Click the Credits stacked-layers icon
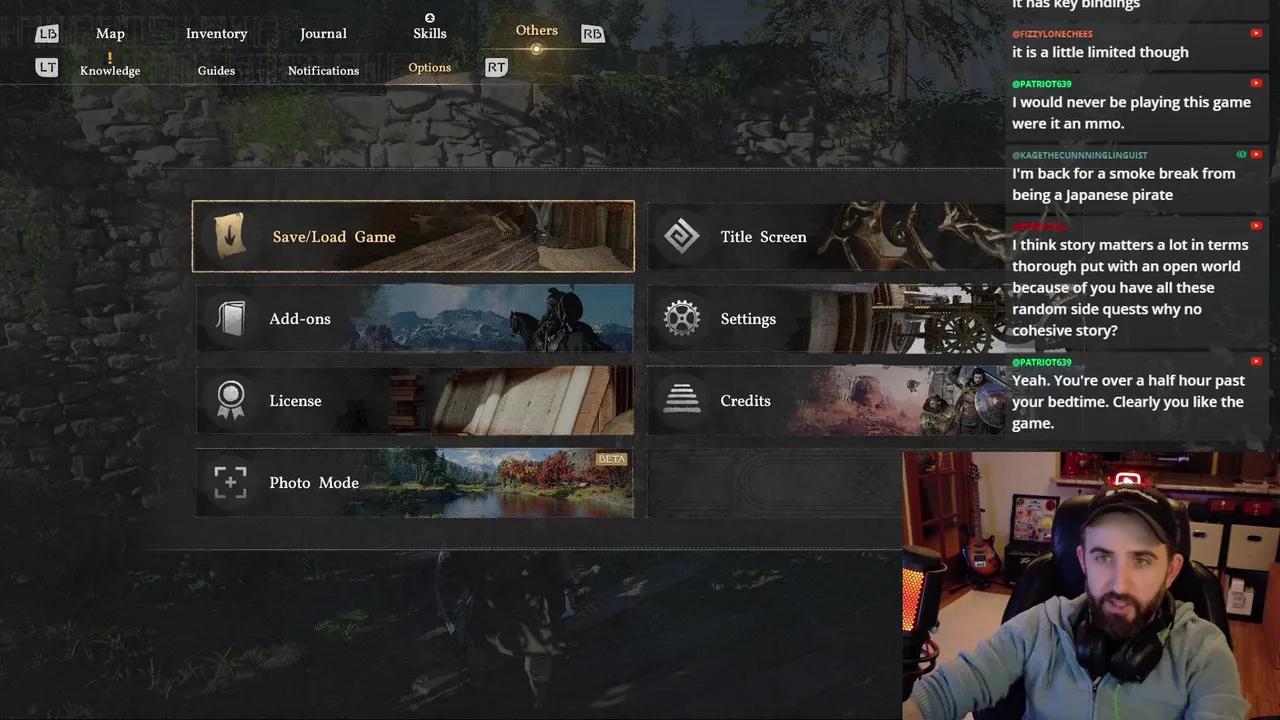Viewport: 1280px width, 720px height. click(x=682, y=400)
